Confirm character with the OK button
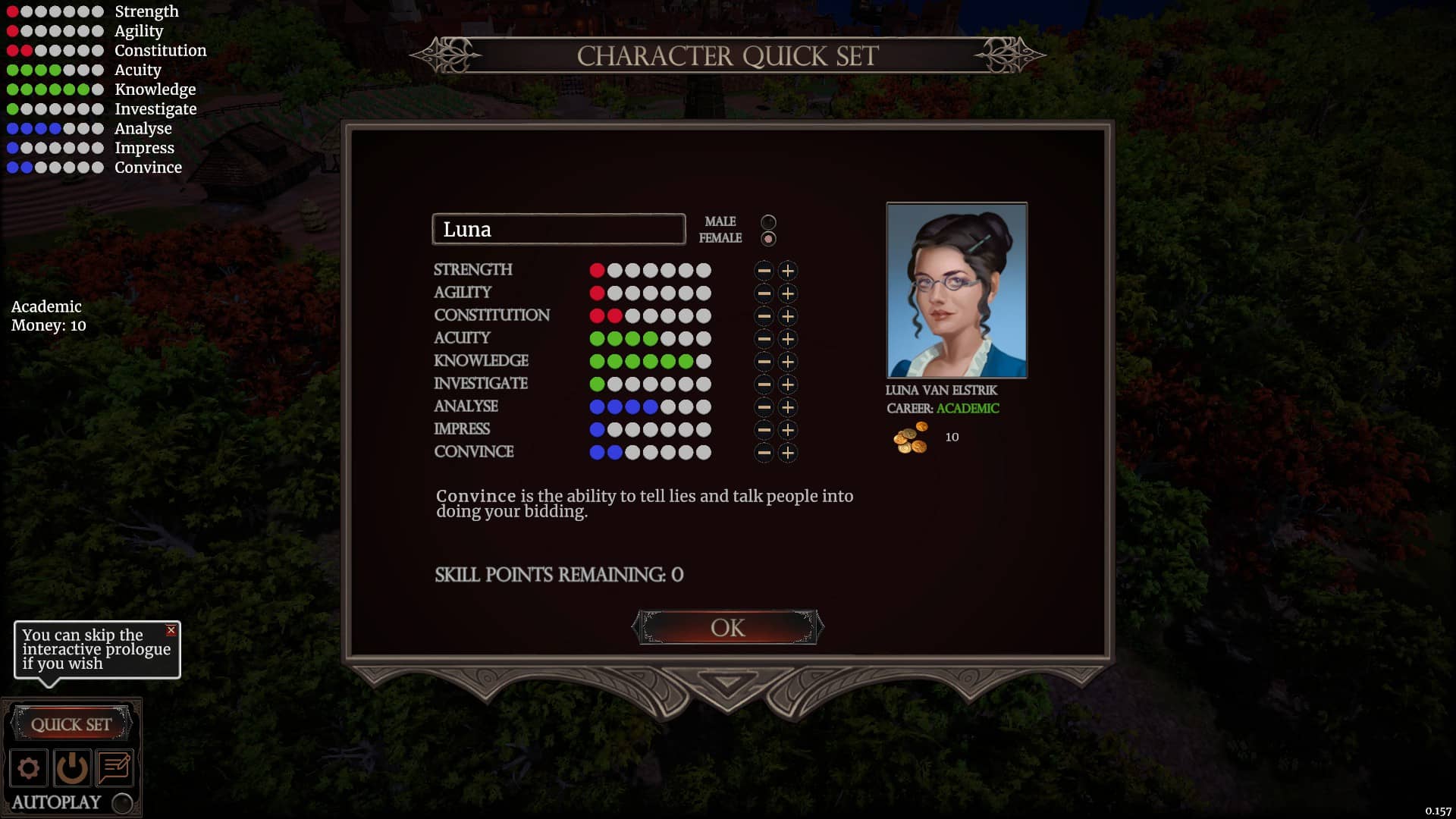The image size is (1456, 819). 727,628
